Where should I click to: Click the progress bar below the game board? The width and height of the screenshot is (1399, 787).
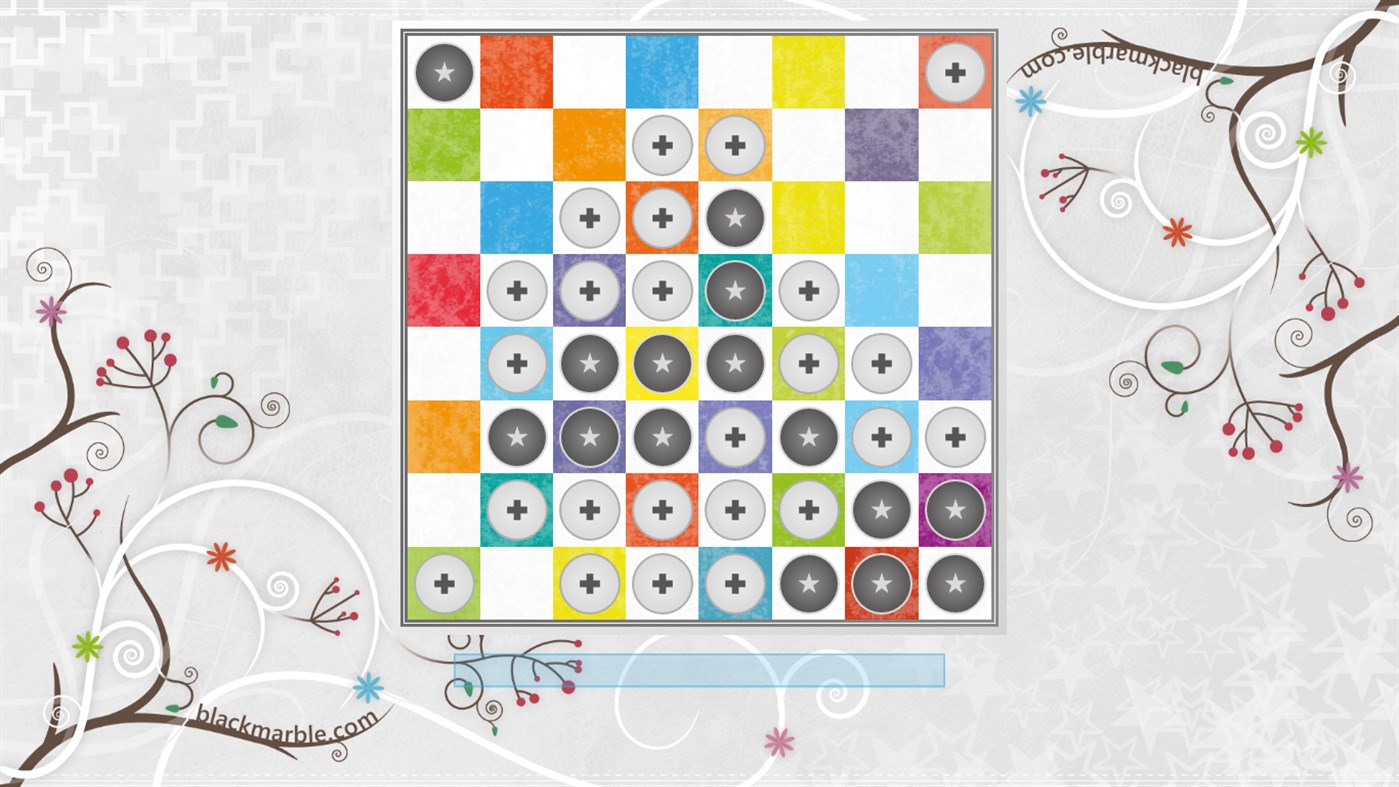point(700,668)
